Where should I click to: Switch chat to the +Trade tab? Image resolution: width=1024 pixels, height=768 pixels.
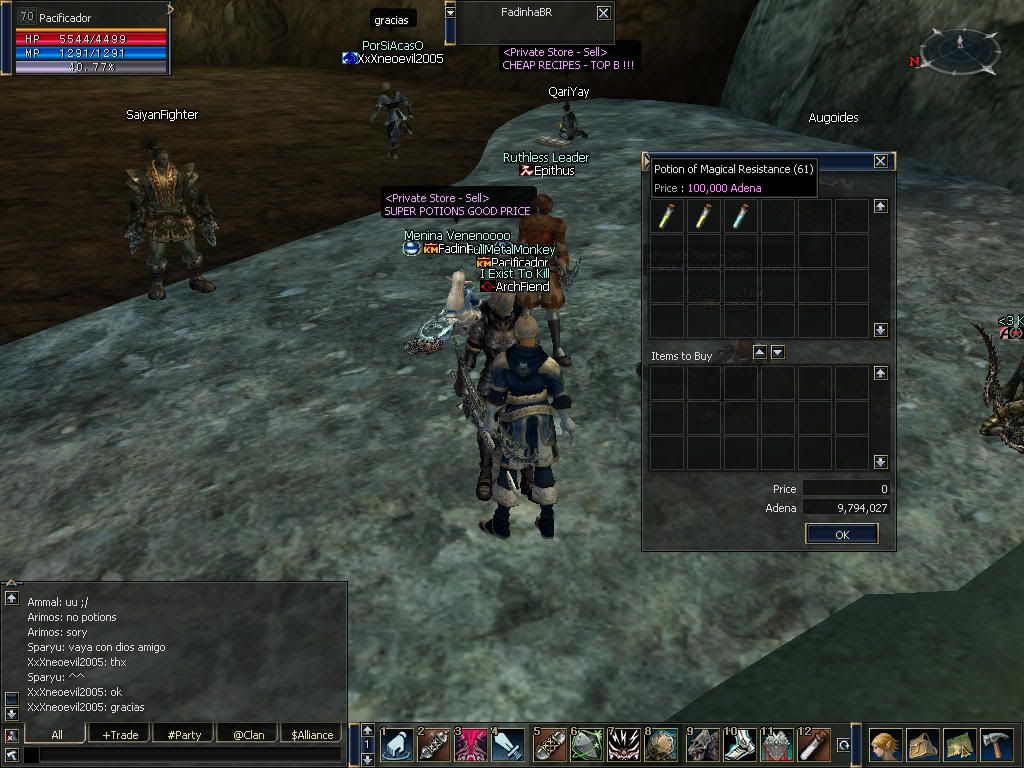(120, 734)
